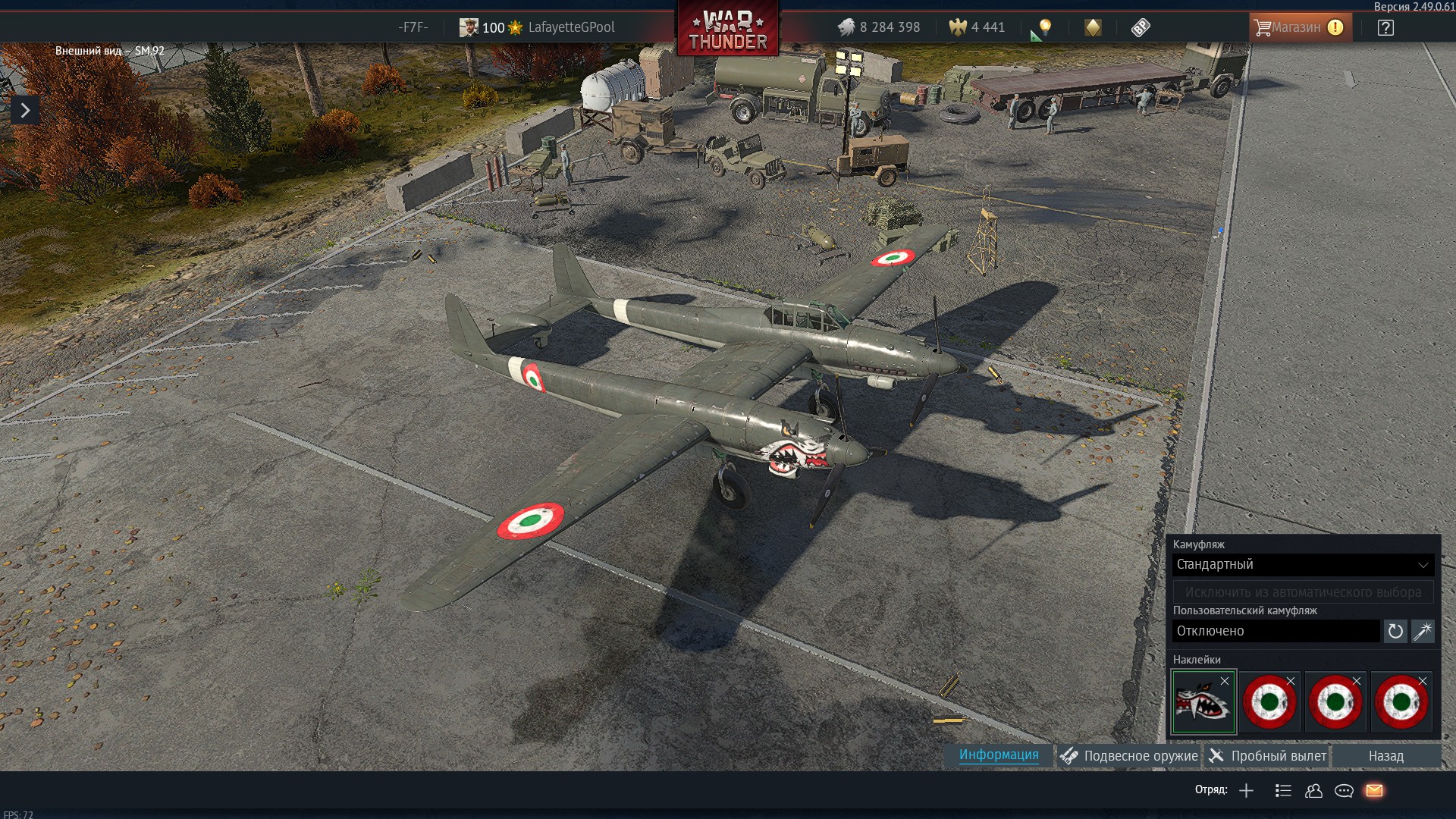Expand the left side panel arrow
Screen dimensions: 1456x819
click(x=25, y=111)
